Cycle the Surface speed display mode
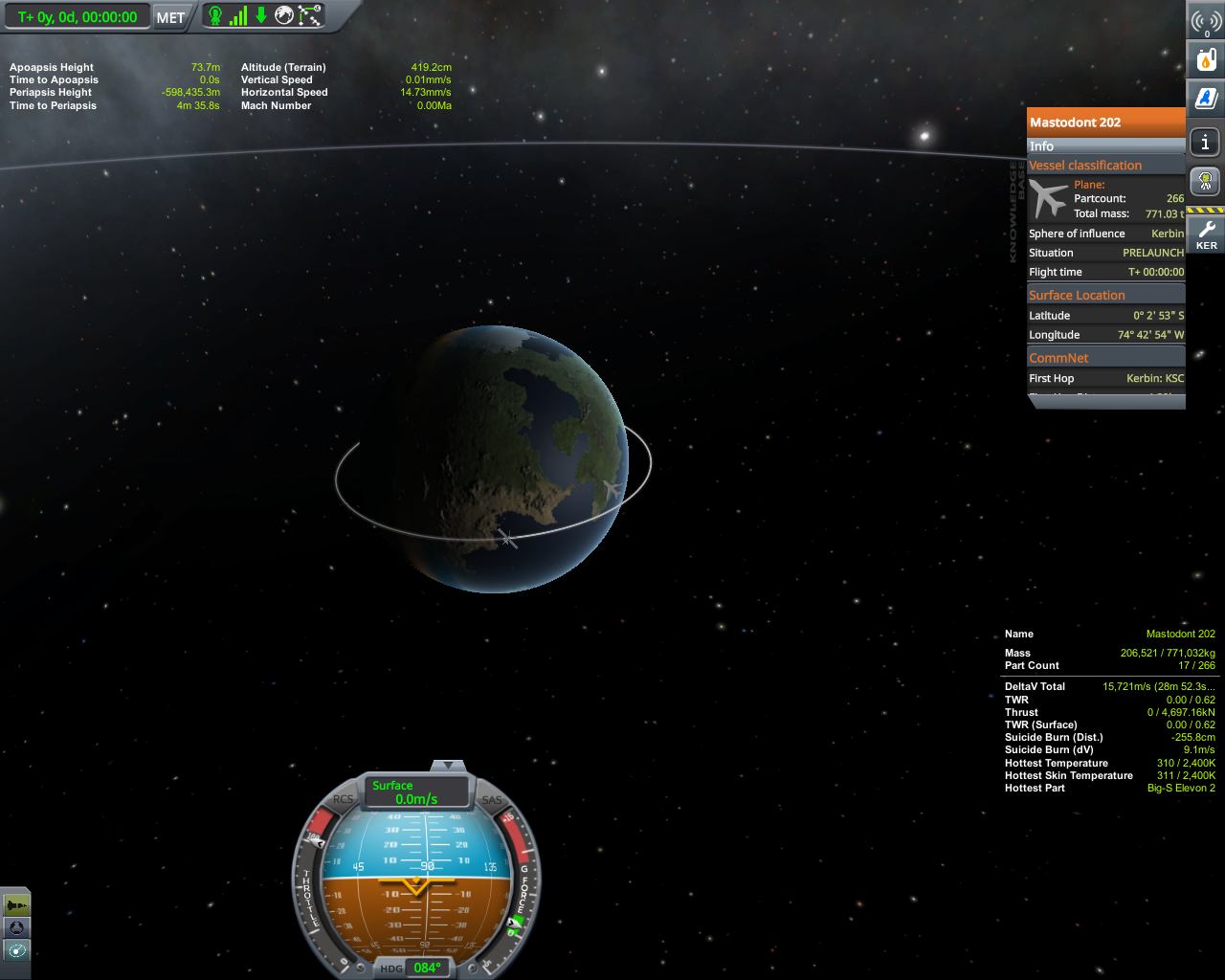This screenshot has width=1225, height=980. tap(416, 791)
